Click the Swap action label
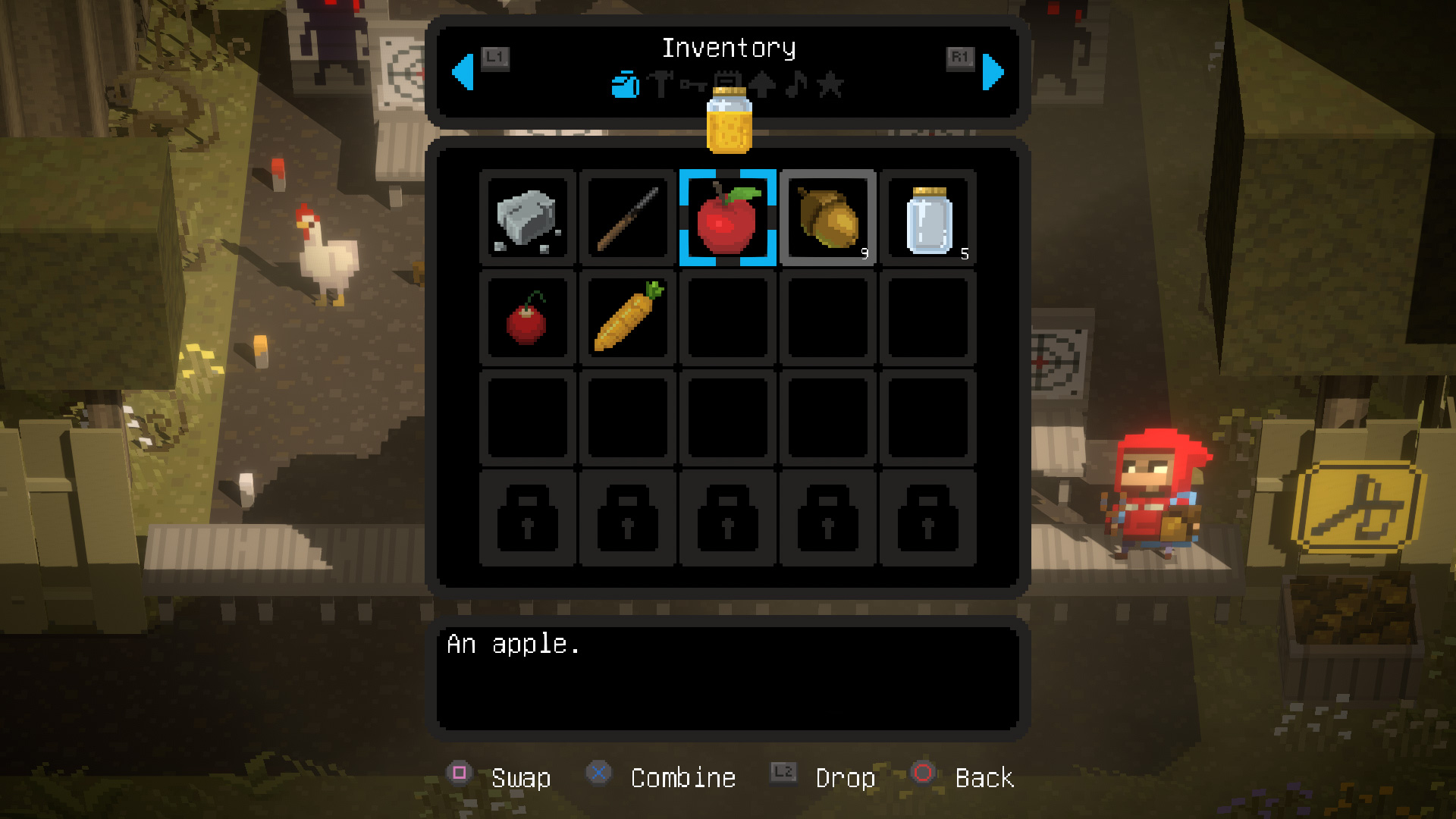Viewport: 1456px width, 819px height. pyautogui.click(x=521, y=777)
